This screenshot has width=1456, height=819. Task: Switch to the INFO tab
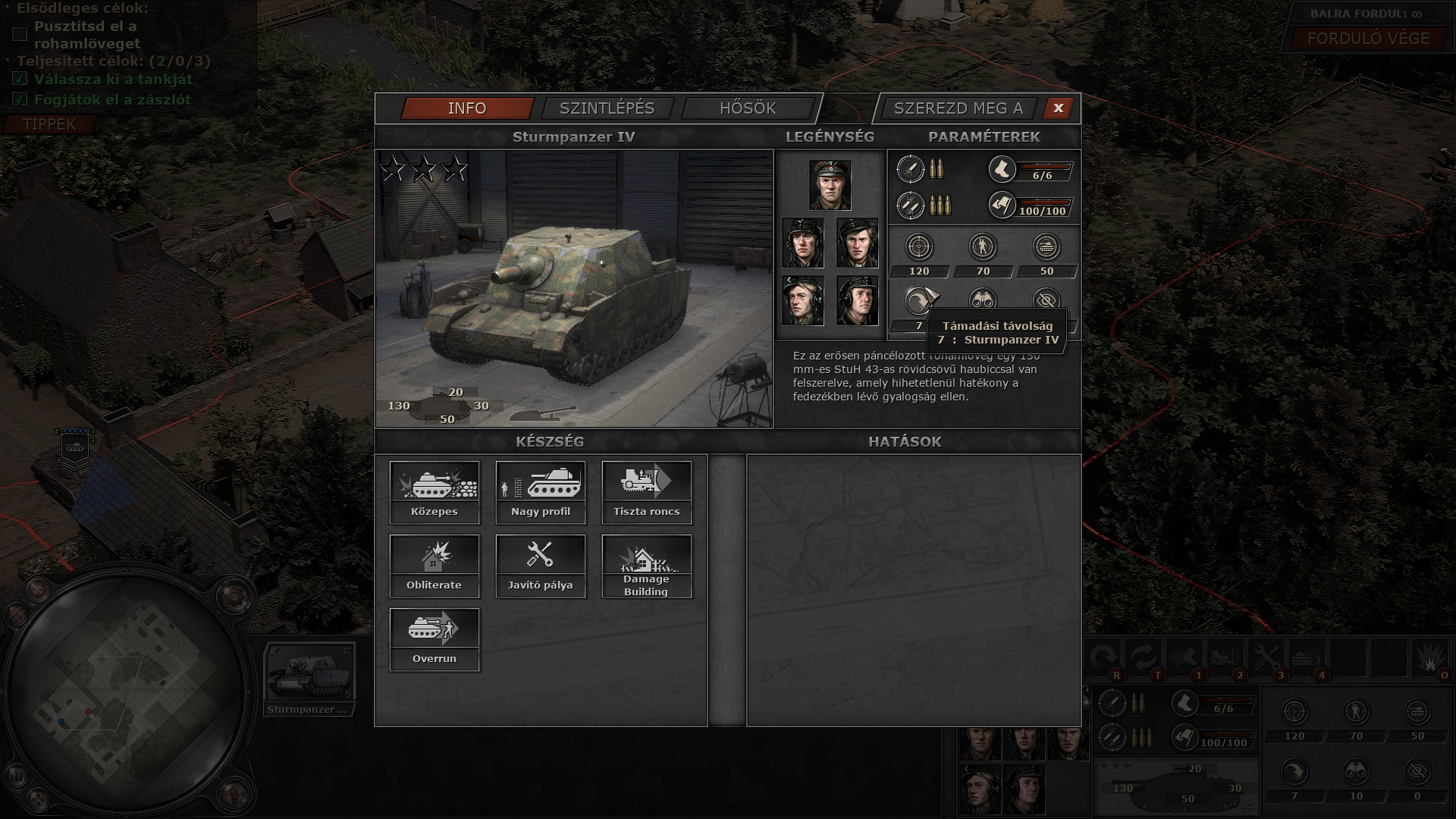[x=467, y=108]
